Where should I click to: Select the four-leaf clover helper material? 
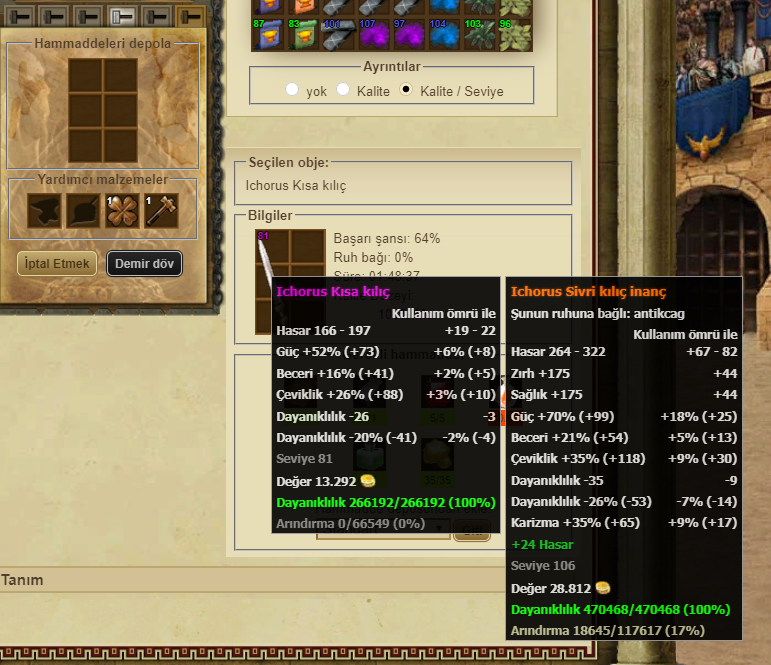pyautogui.click(x=122, y=211)
